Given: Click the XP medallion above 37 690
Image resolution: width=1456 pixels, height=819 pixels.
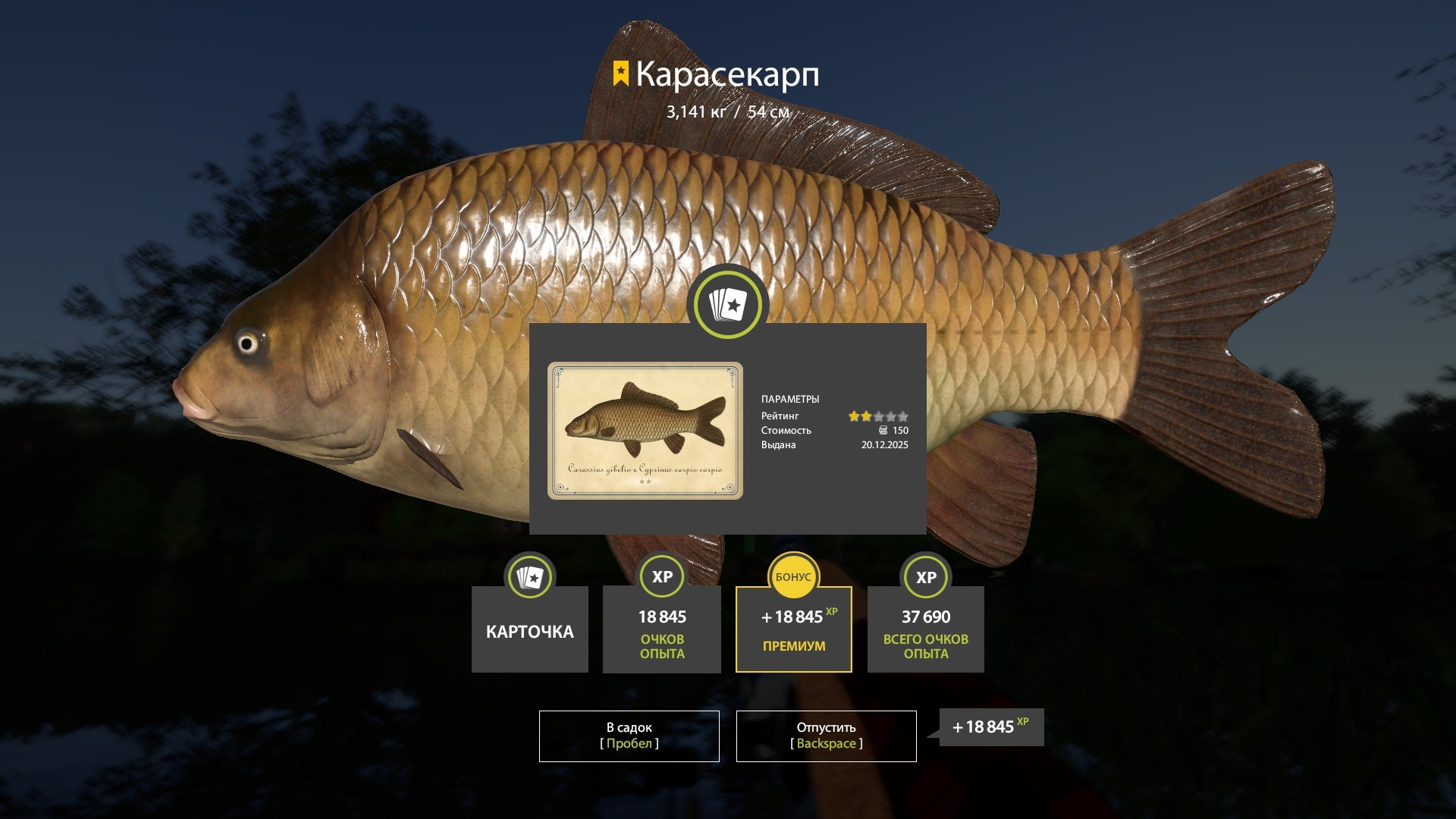Looking at the screenshot, I should (x=925, y=576).
